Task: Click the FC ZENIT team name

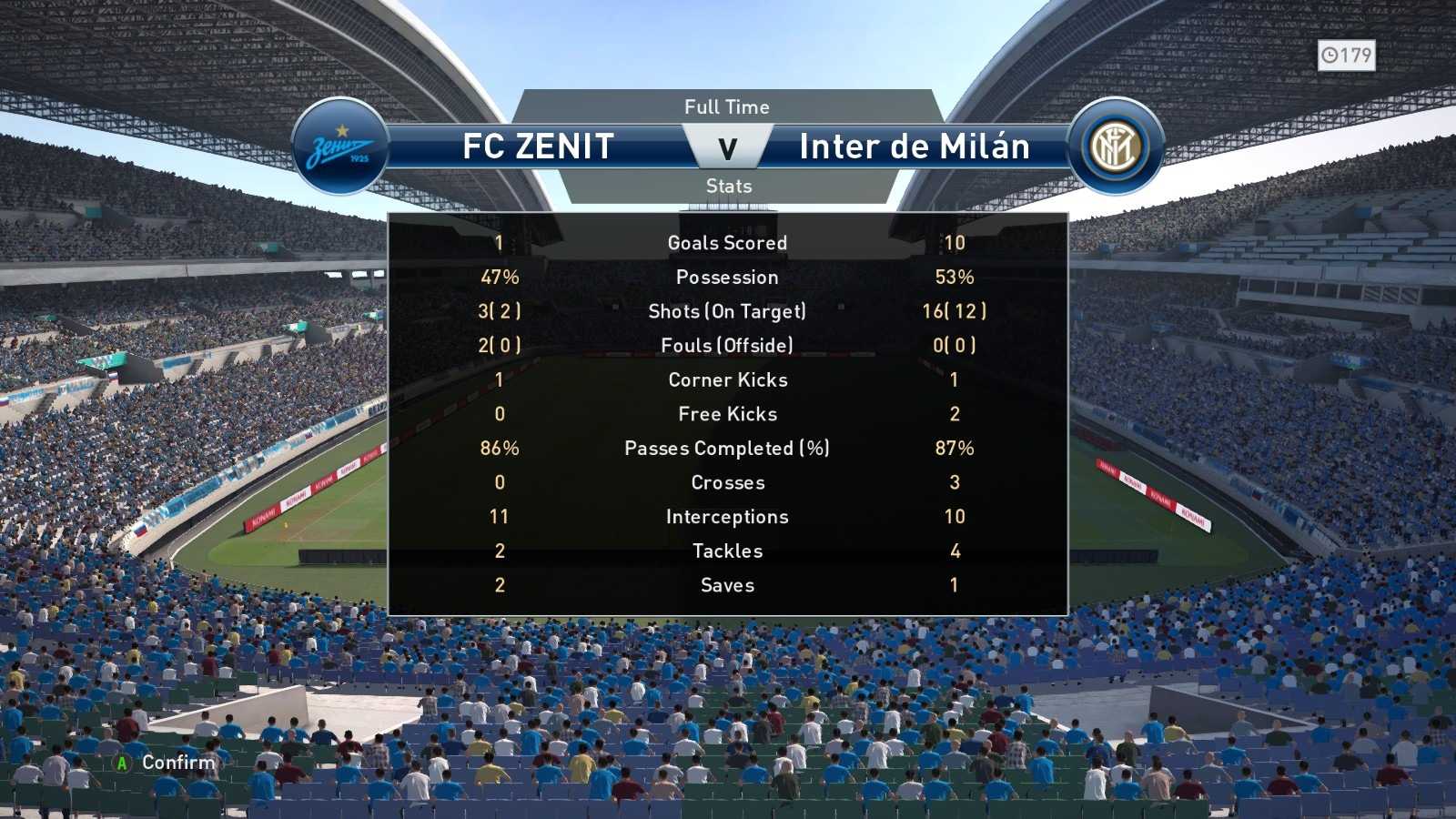Action: pyautogui.click(x=537, y=146)
